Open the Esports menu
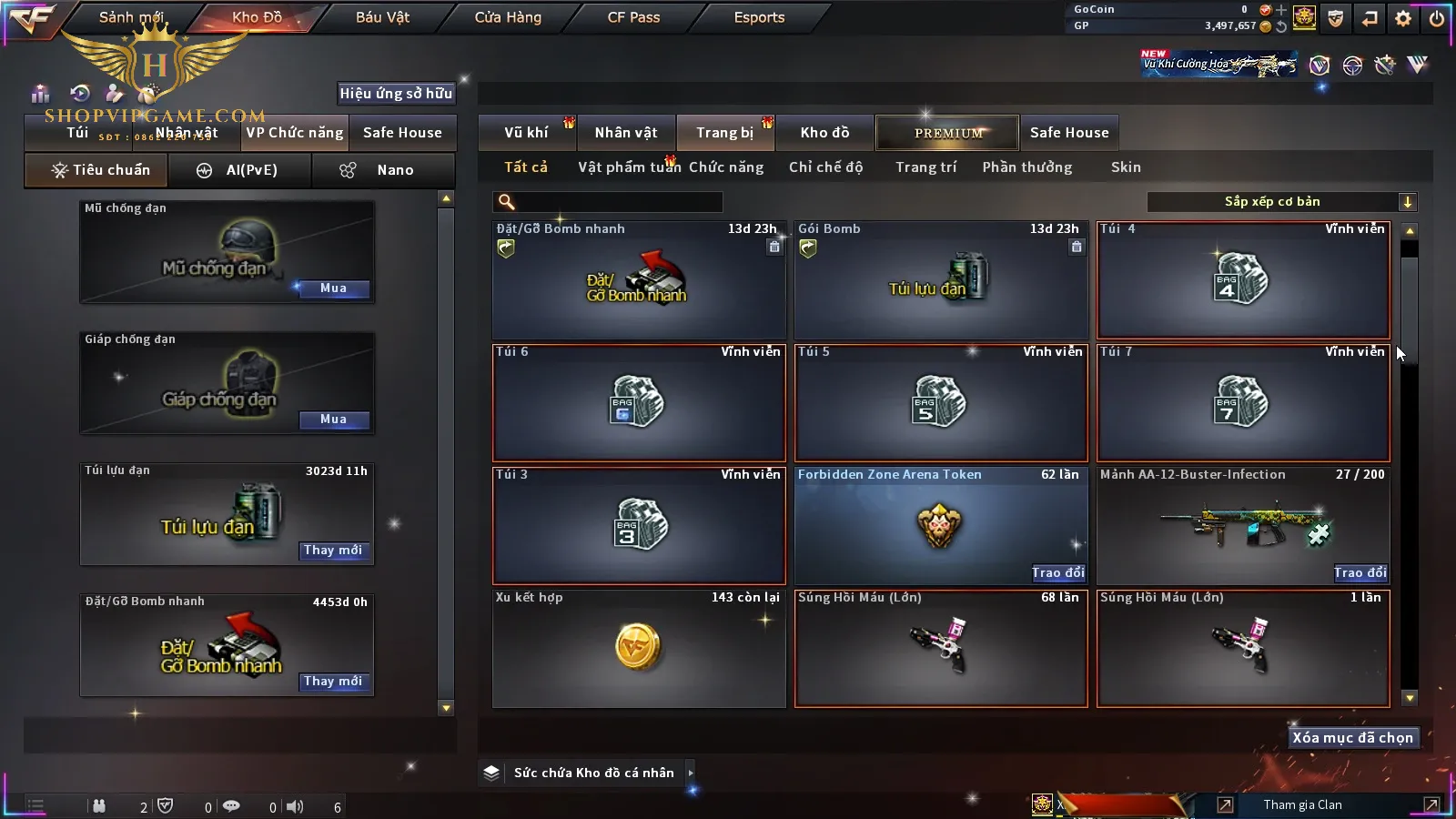This screenshot has width=1456, height=819. click(759, 17)
